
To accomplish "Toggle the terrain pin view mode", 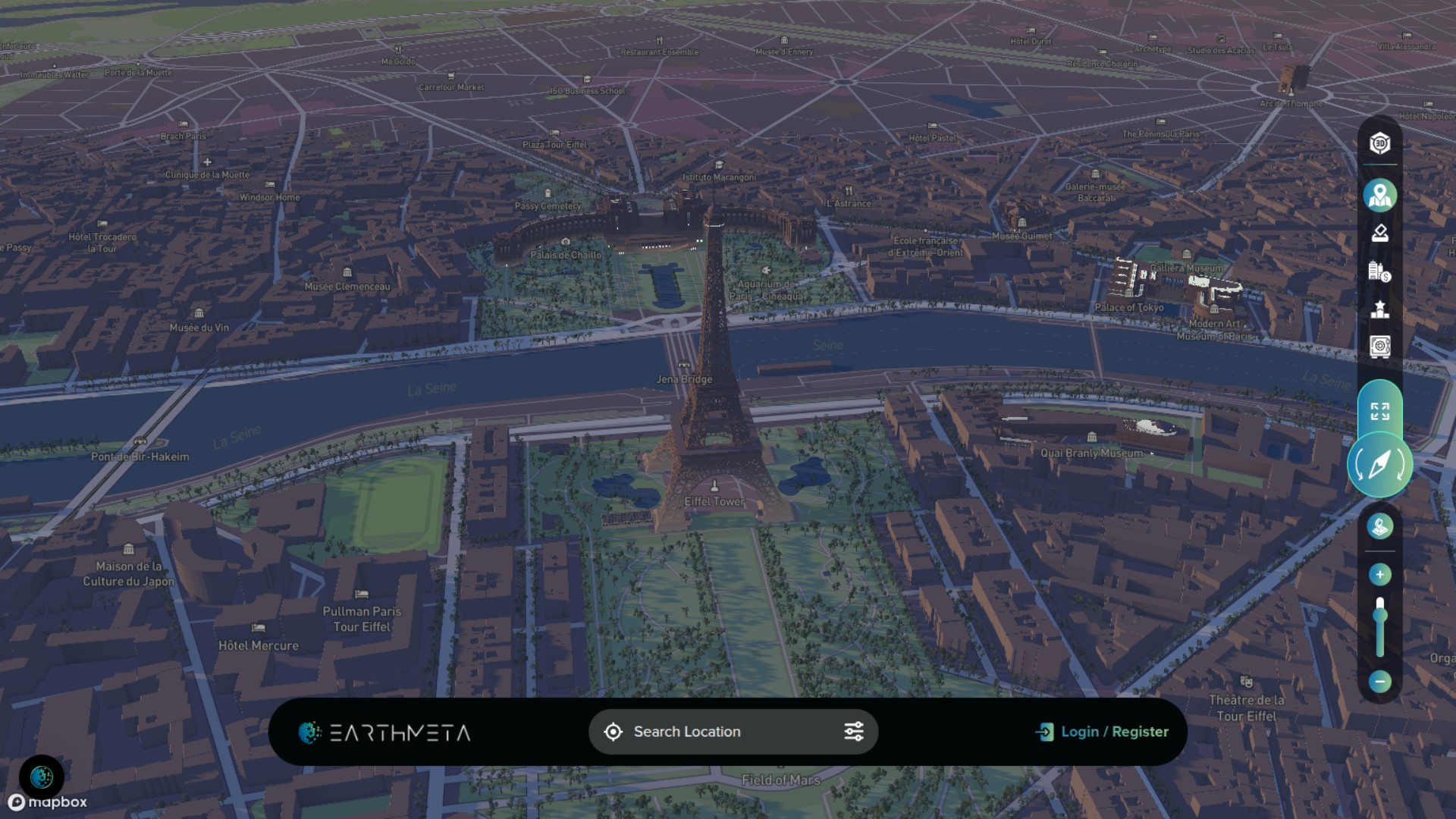I will 1380,526.
